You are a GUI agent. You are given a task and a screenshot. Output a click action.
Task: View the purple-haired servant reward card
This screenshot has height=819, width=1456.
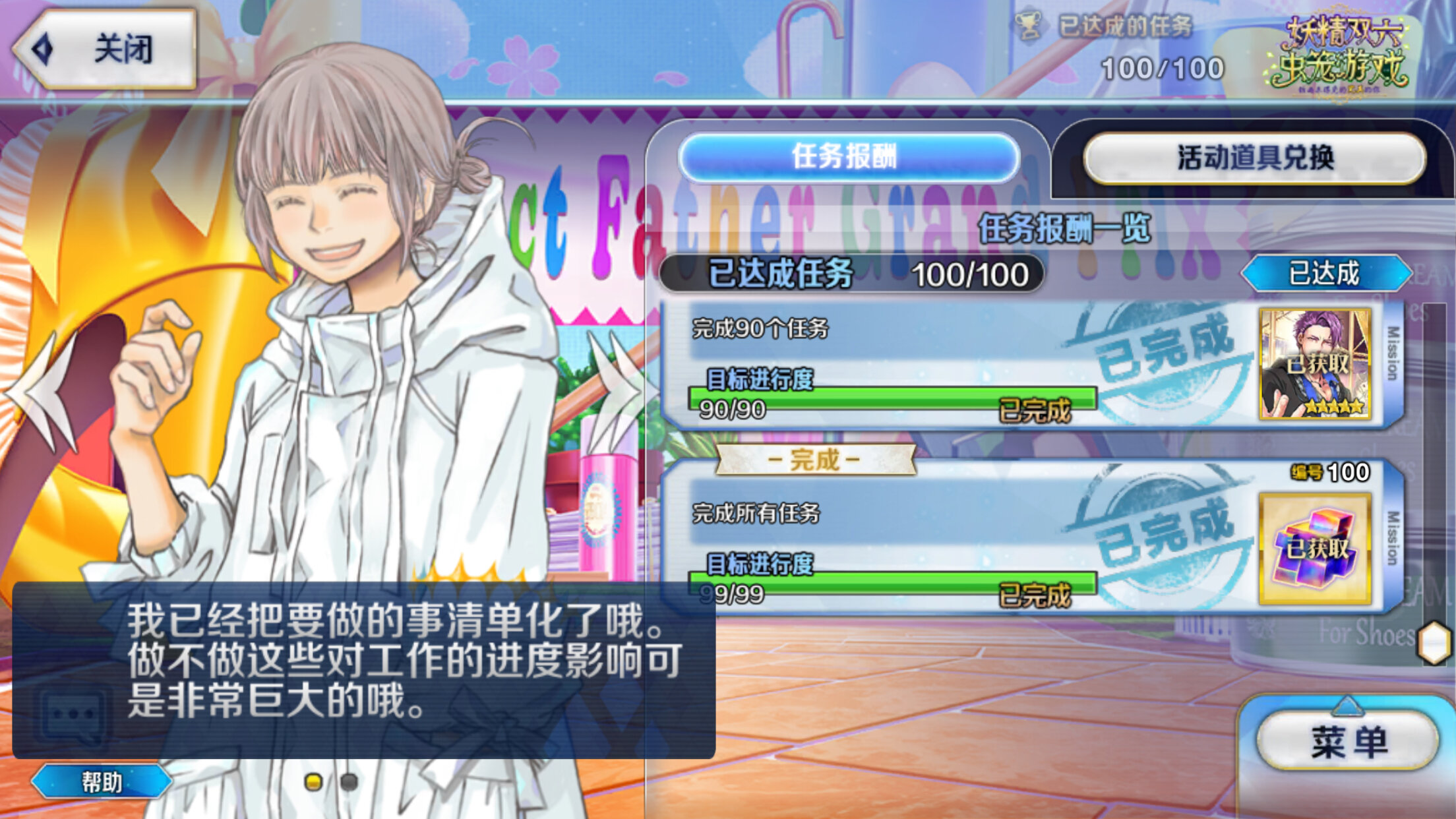pos(1315,364)
